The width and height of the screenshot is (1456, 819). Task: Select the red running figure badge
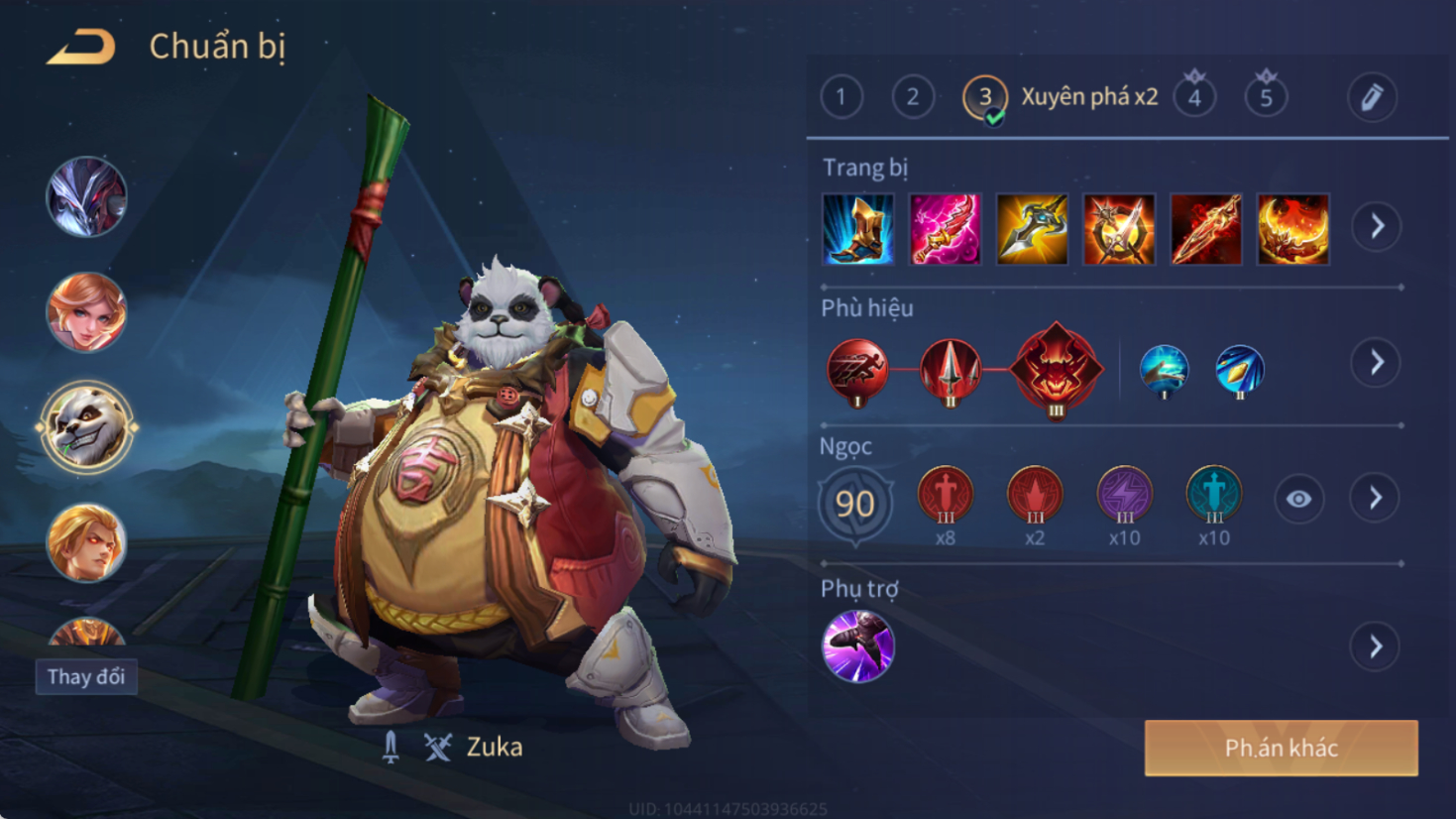(857, 369)
